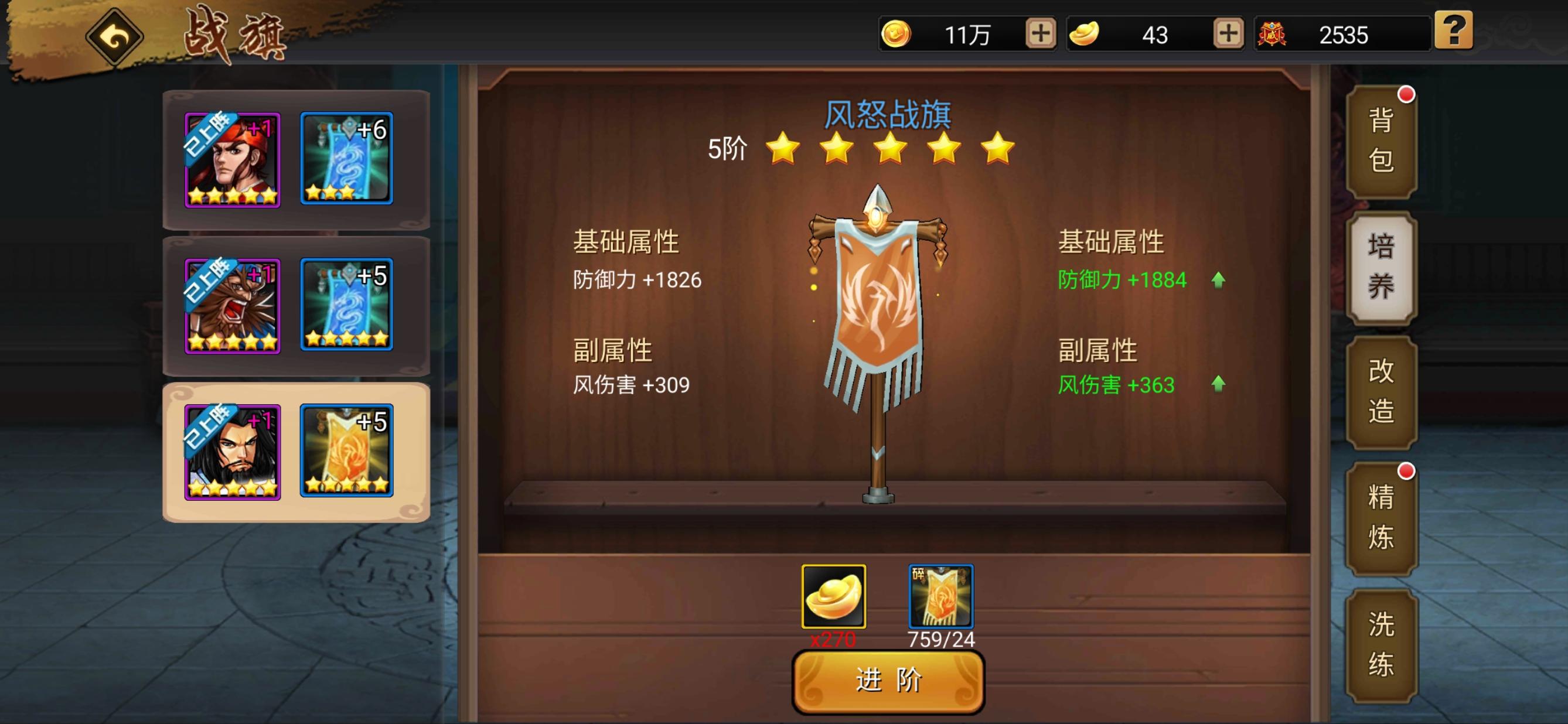Tap the copper coin currency icon
1568x724 pixels.
coord(896,35)
